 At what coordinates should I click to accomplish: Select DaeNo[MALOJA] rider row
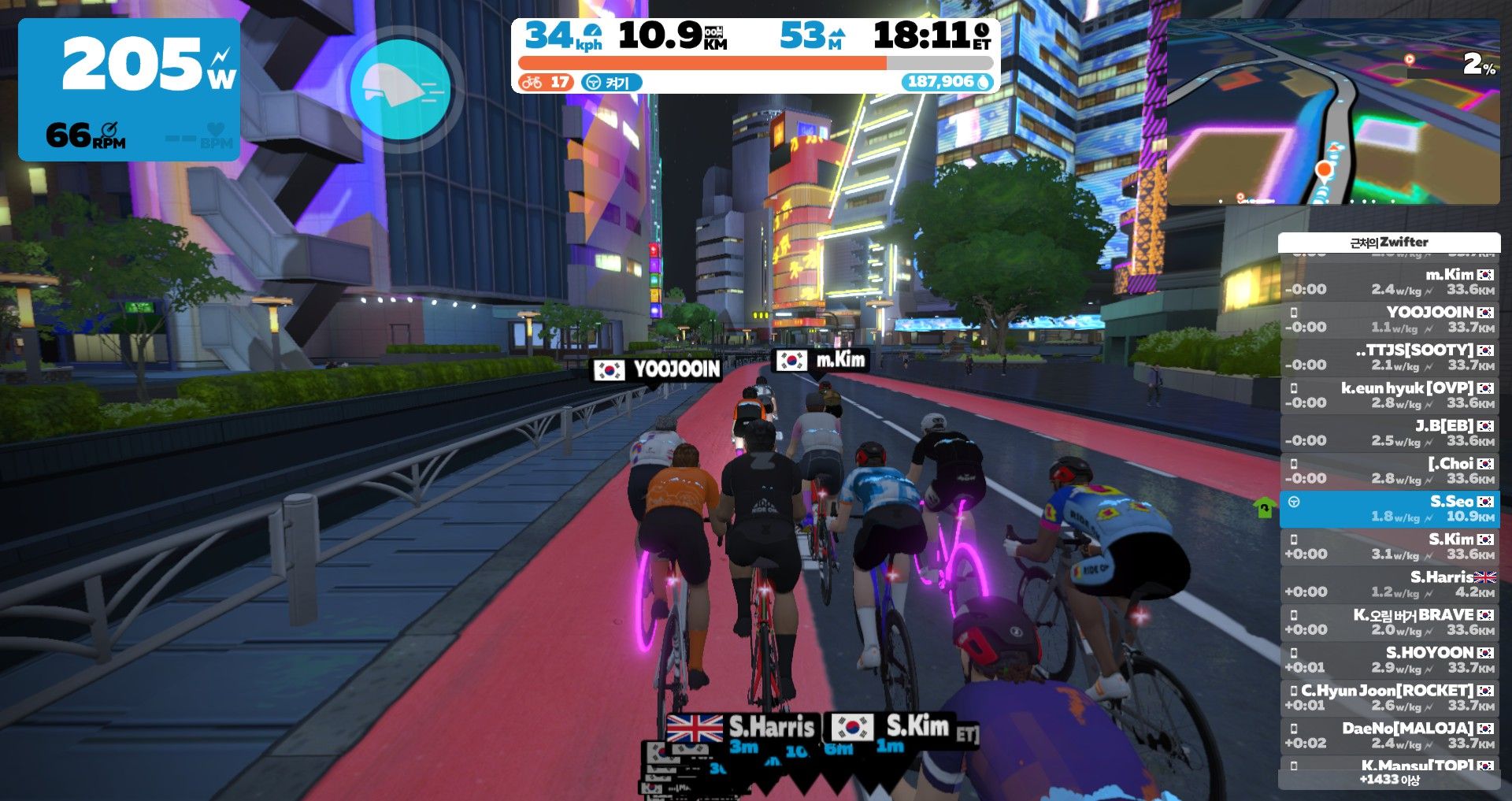pos(1389,736)
